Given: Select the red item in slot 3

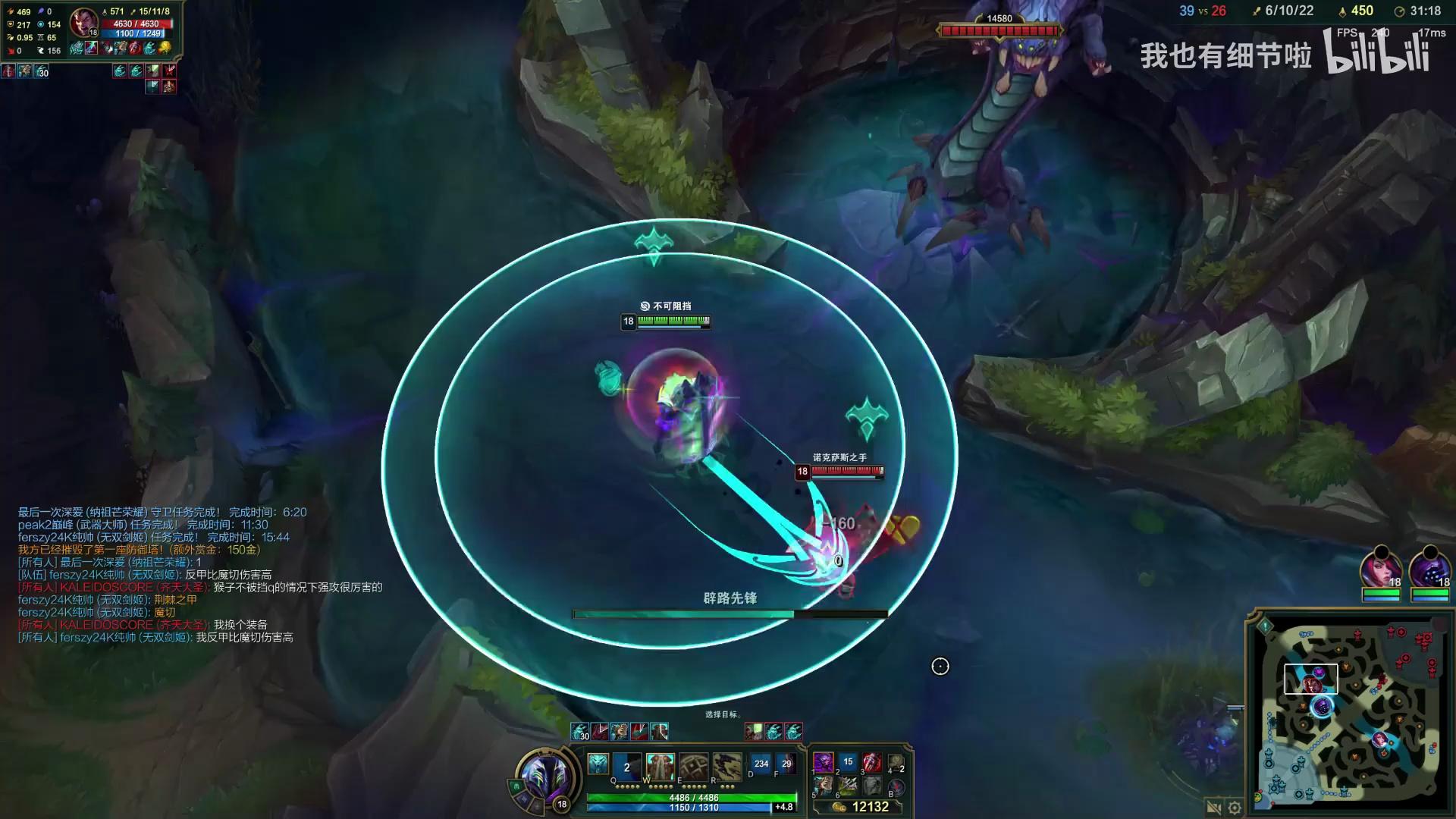Looking at the screenshot, I should 872,761.
